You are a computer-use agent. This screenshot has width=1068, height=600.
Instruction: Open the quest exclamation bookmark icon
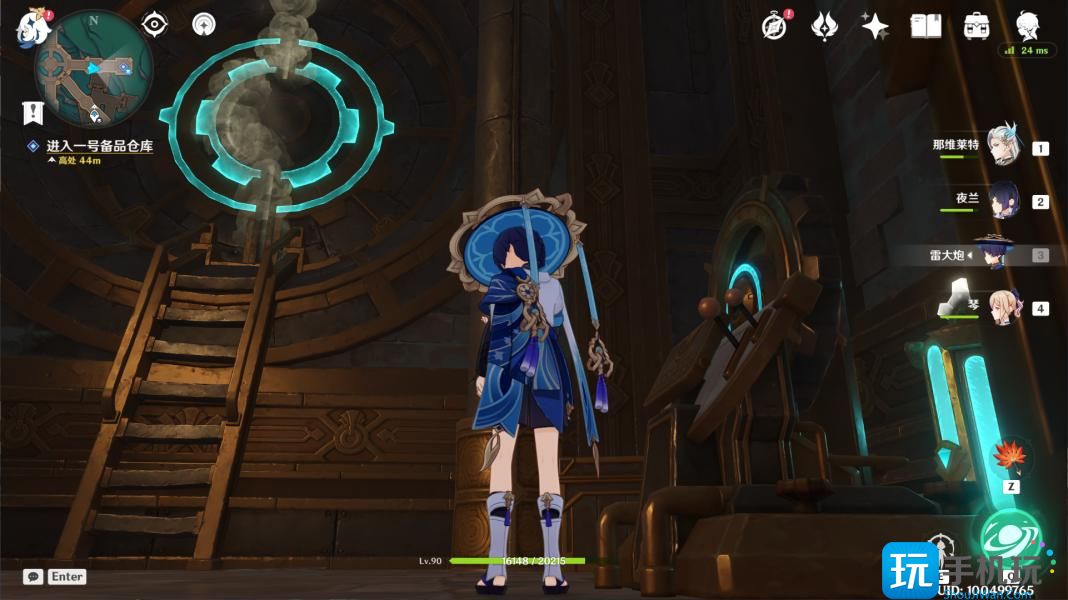pyautogui.click(x=33, y=112)
